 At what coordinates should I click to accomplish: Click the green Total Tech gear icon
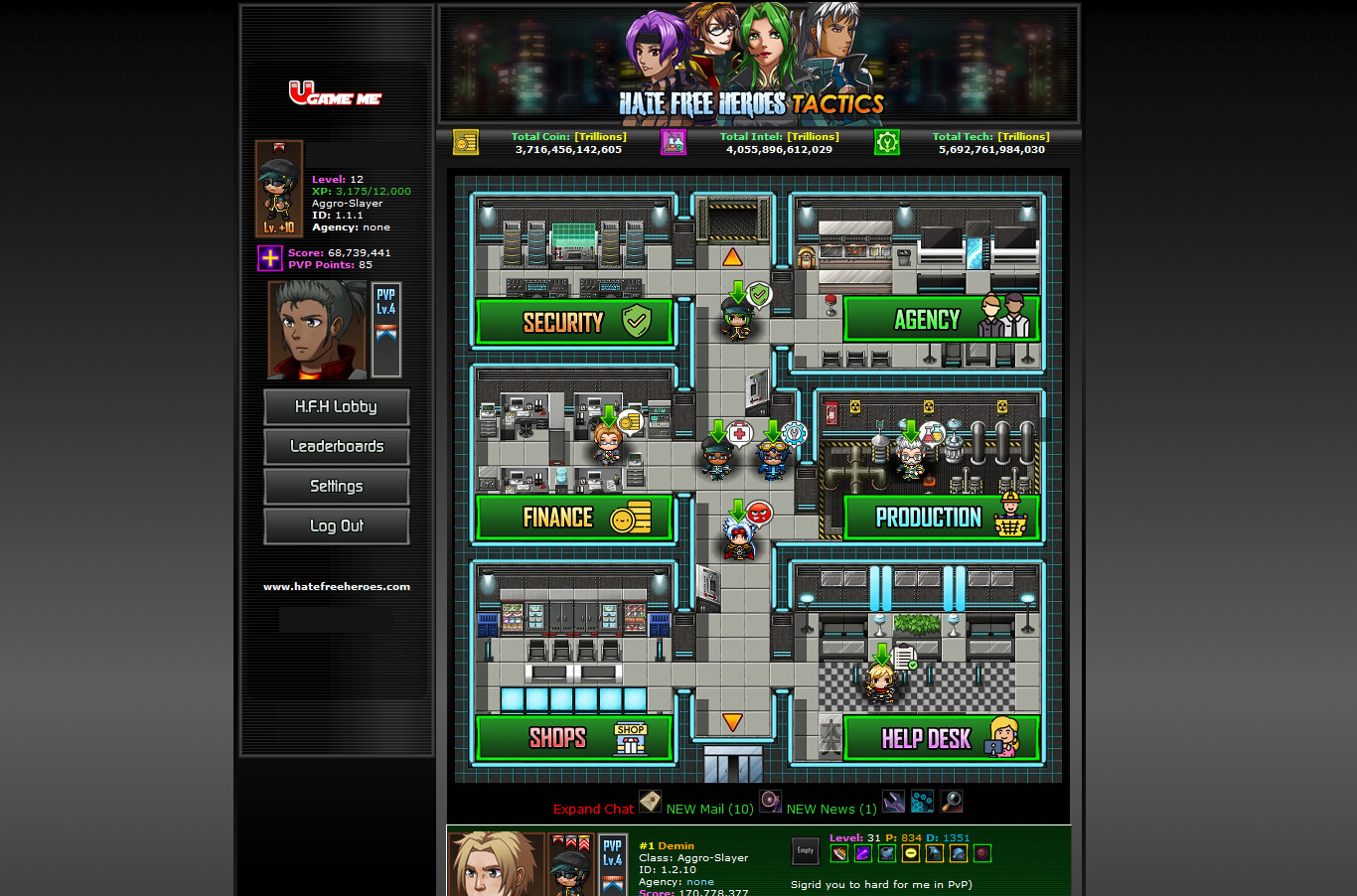point(886,142)
